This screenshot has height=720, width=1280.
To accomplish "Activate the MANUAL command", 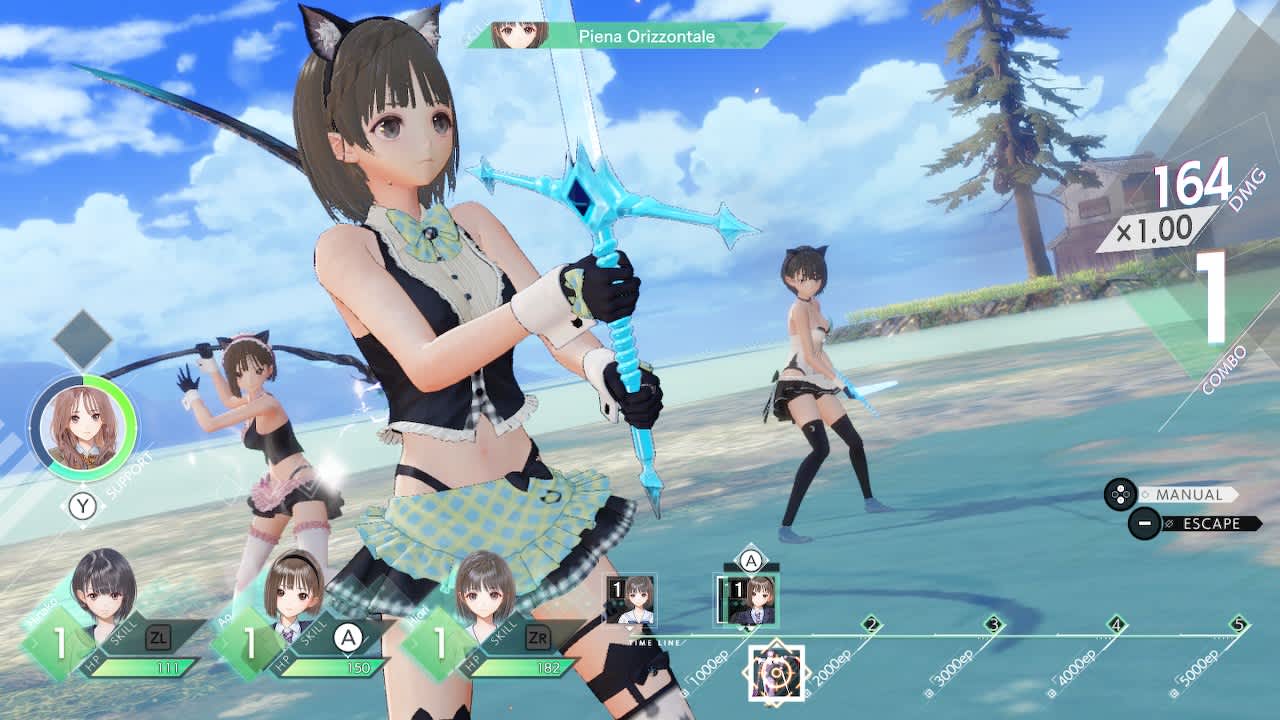I will point(1189,494).
